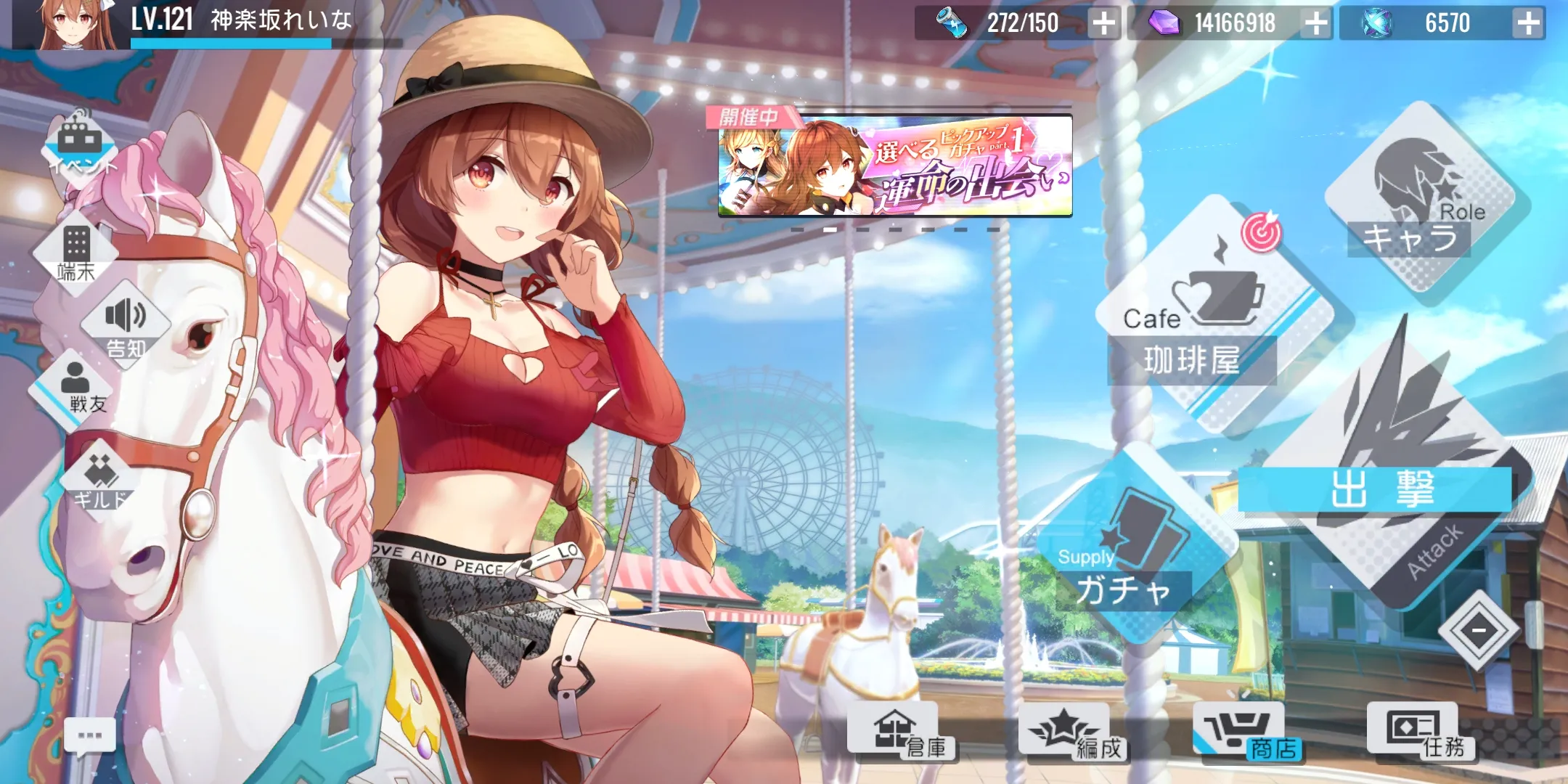Open the 戦友 friends list

pyautogui.click(x=76, y=388)
